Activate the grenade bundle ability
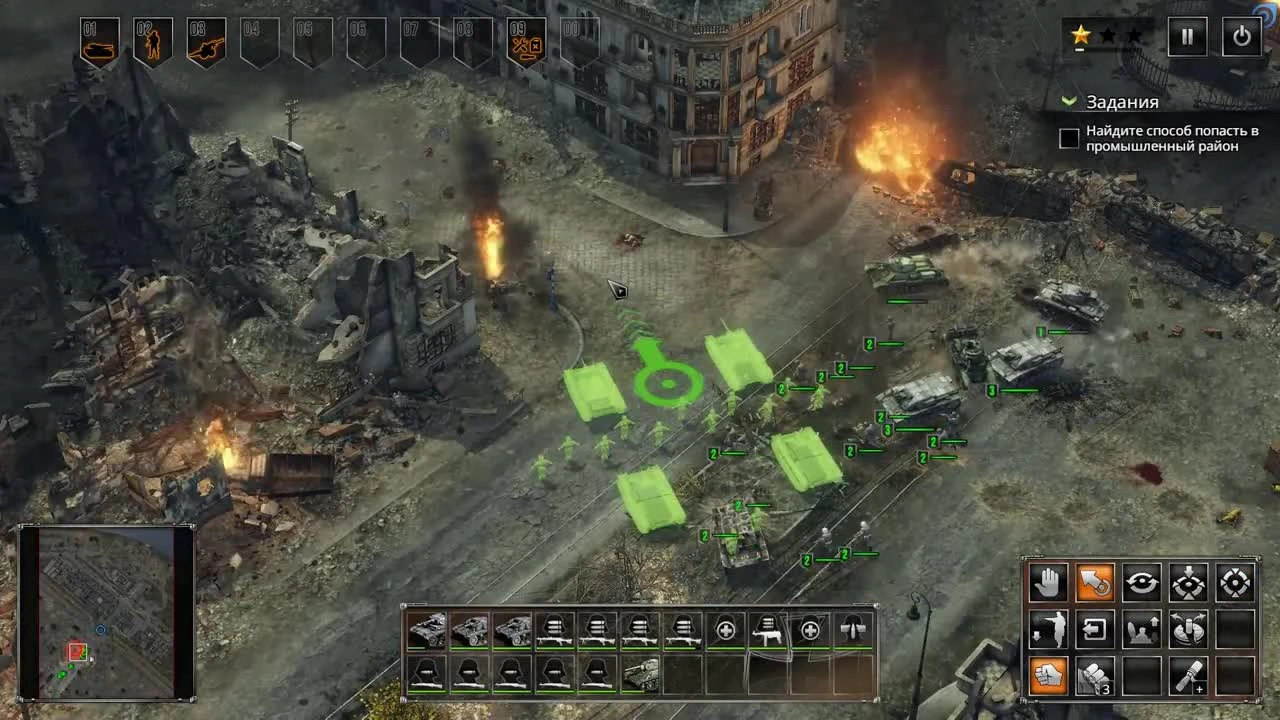Image resolution: width=1280 pixels, height=720 pixels. pyautogui.click(x=1094, y=676)
